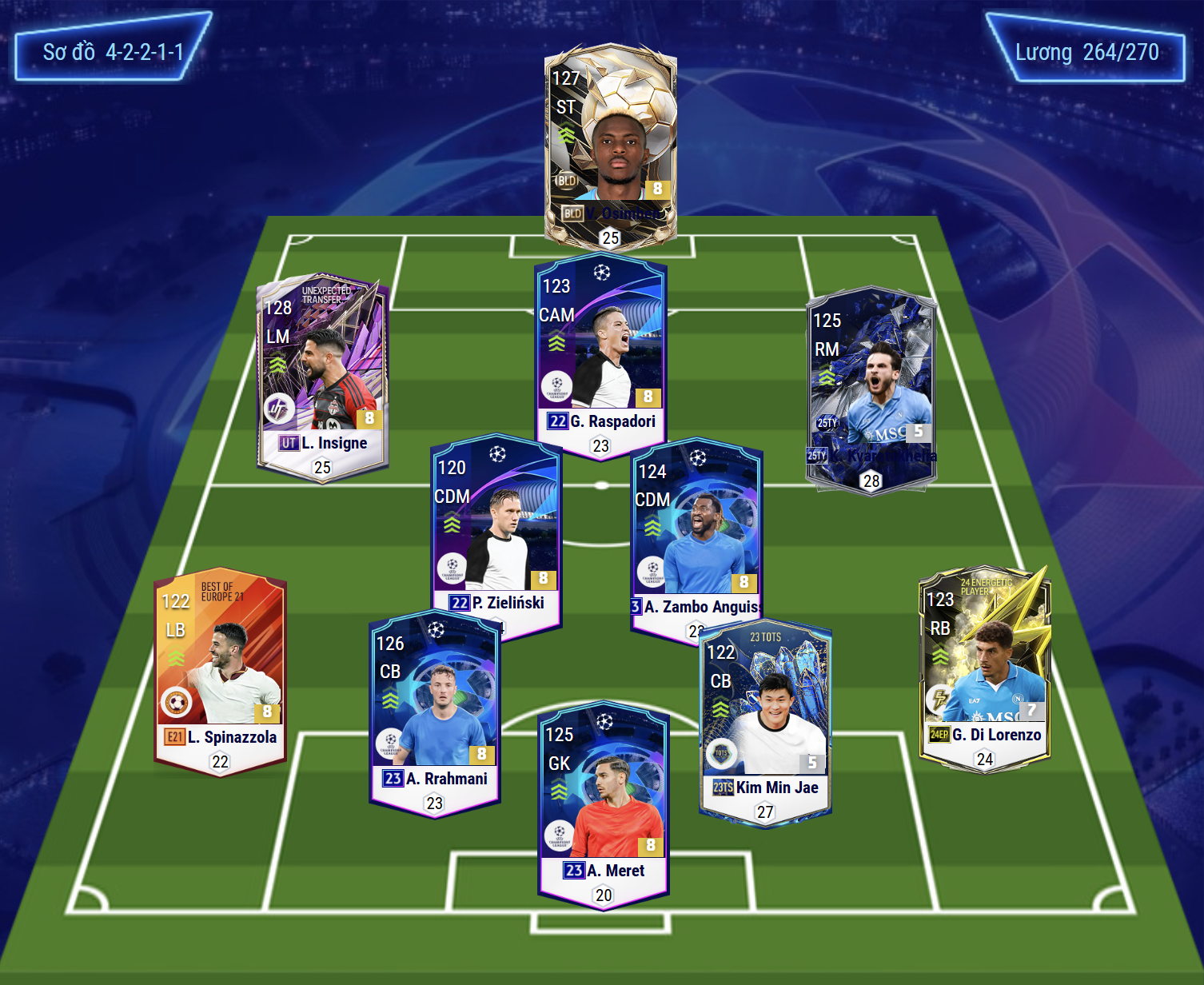
Task: Choose goalkeeper A. Meret card
Action: (604, 804)
